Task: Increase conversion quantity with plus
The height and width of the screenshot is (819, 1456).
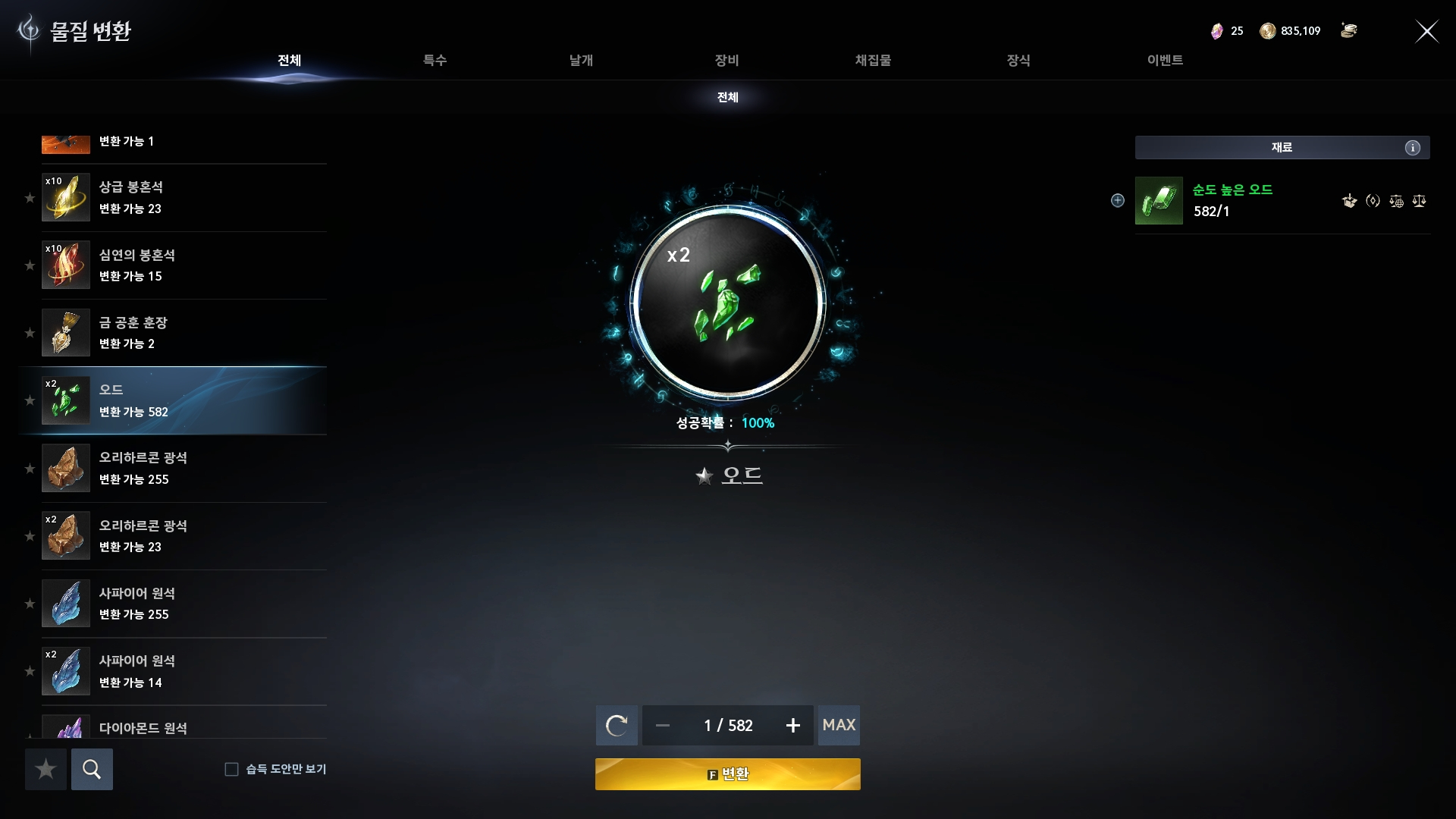Action: point(793,726)
